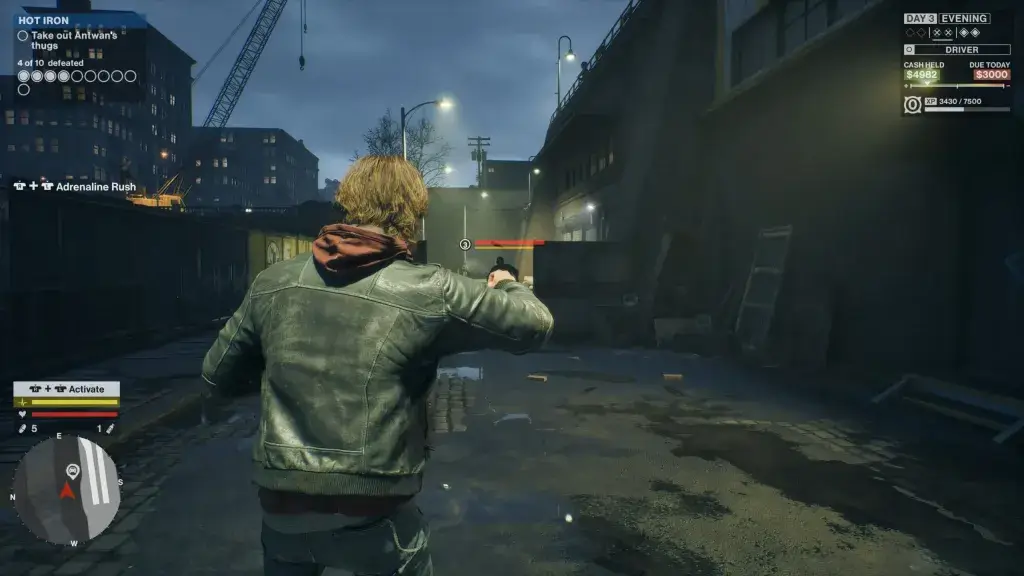Select the bullet ammo icon

tap(23, 429)
